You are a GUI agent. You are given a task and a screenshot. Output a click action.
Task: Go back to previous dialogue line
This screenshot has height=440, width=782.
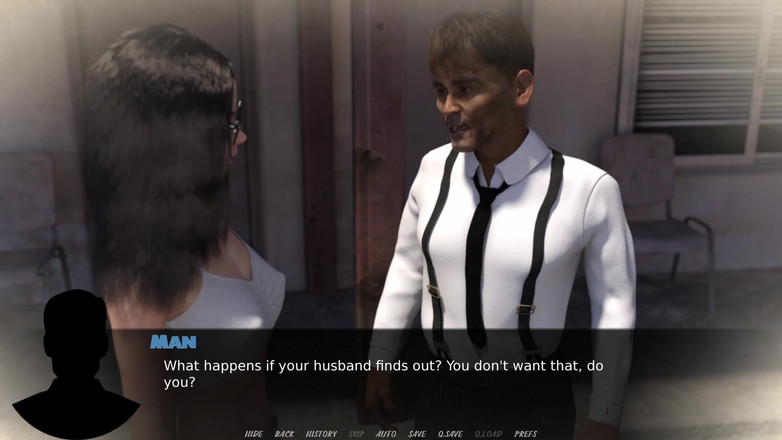pos(284,434)
